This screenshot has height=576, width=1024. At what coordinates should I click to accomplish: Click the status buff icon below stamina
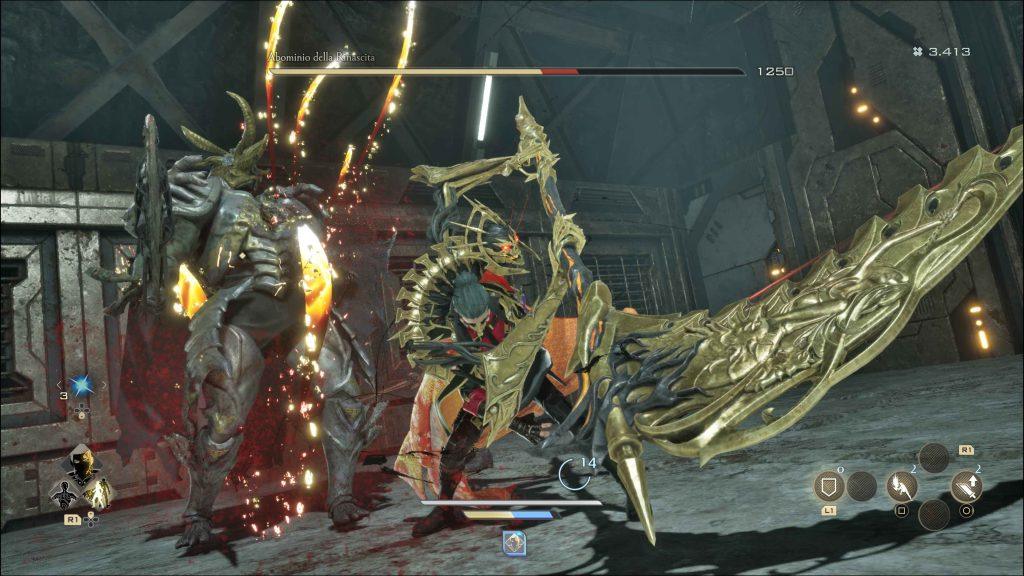[x=513, y=540]
